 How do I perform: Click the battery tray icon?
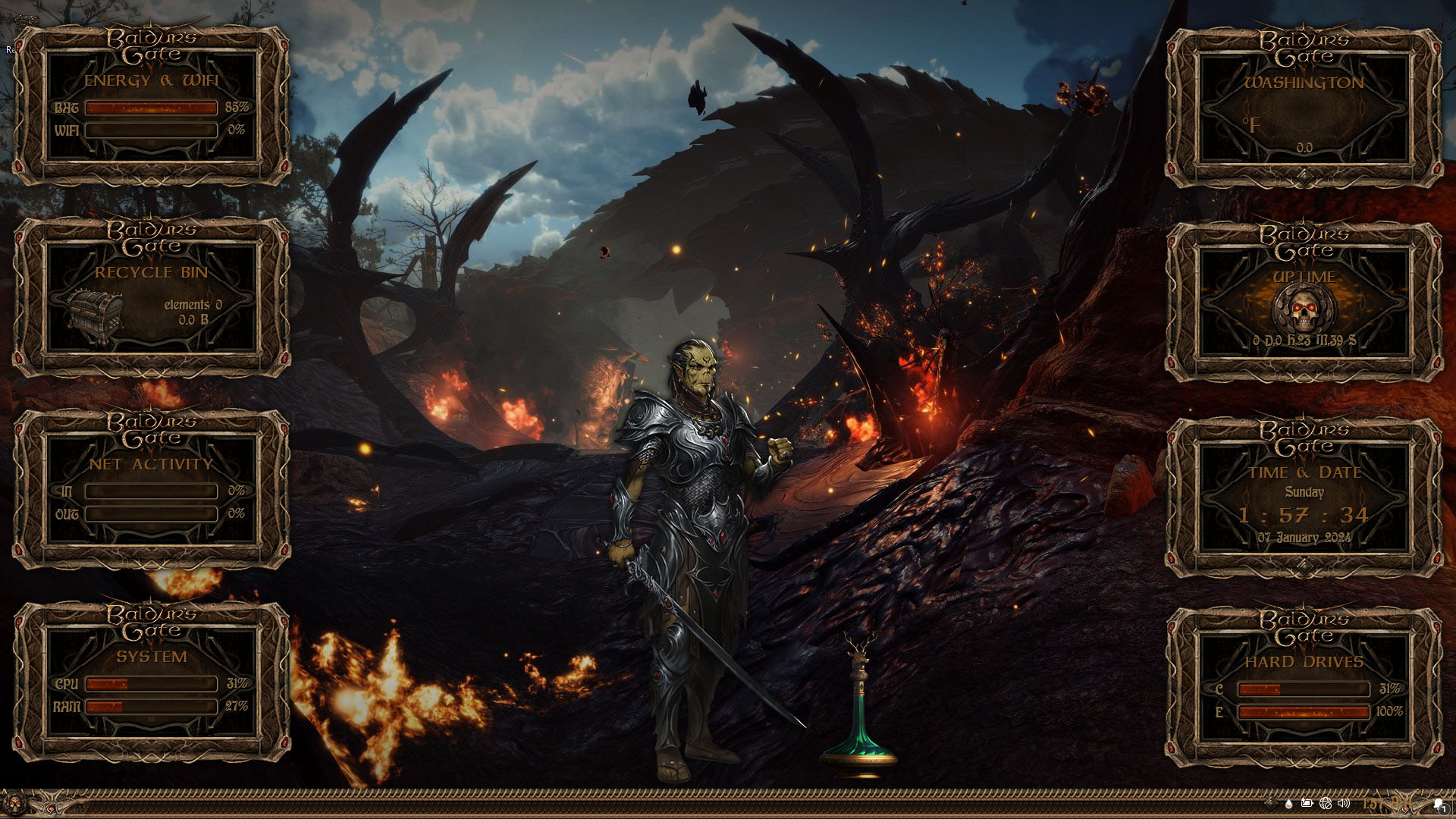click(1307, 803)
